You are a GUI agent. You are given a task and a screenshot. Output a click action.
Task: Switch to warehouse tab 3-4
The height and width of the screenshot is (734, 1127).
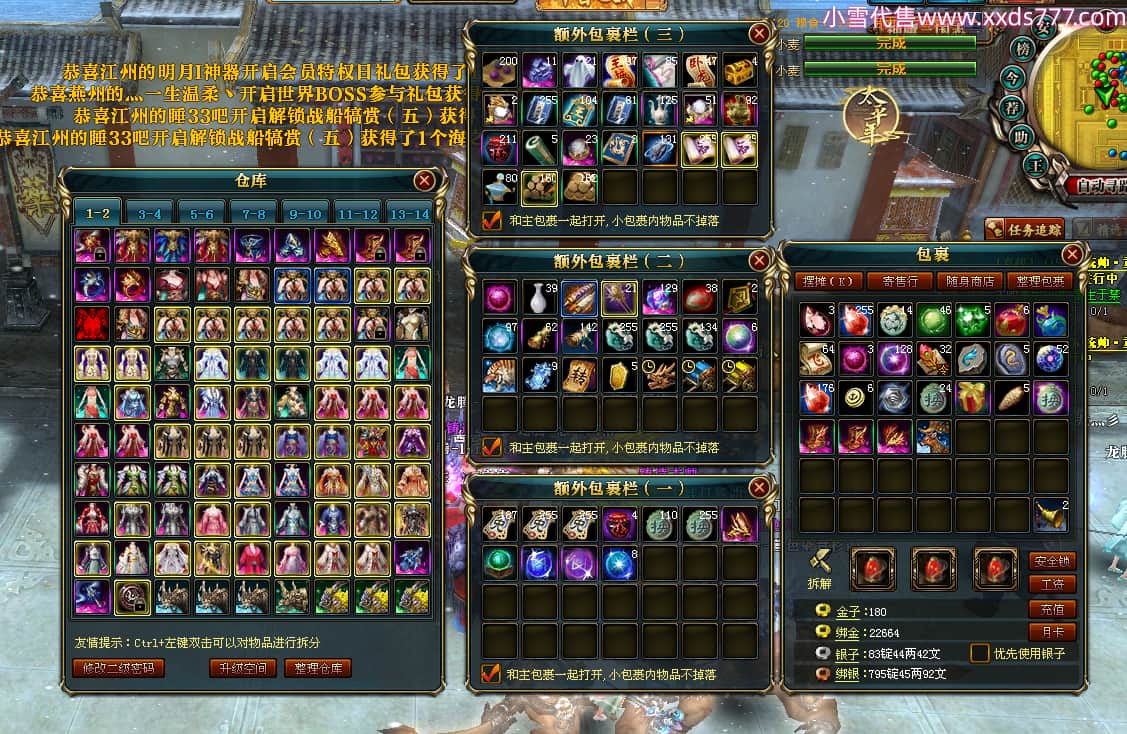tap(150, 213)
